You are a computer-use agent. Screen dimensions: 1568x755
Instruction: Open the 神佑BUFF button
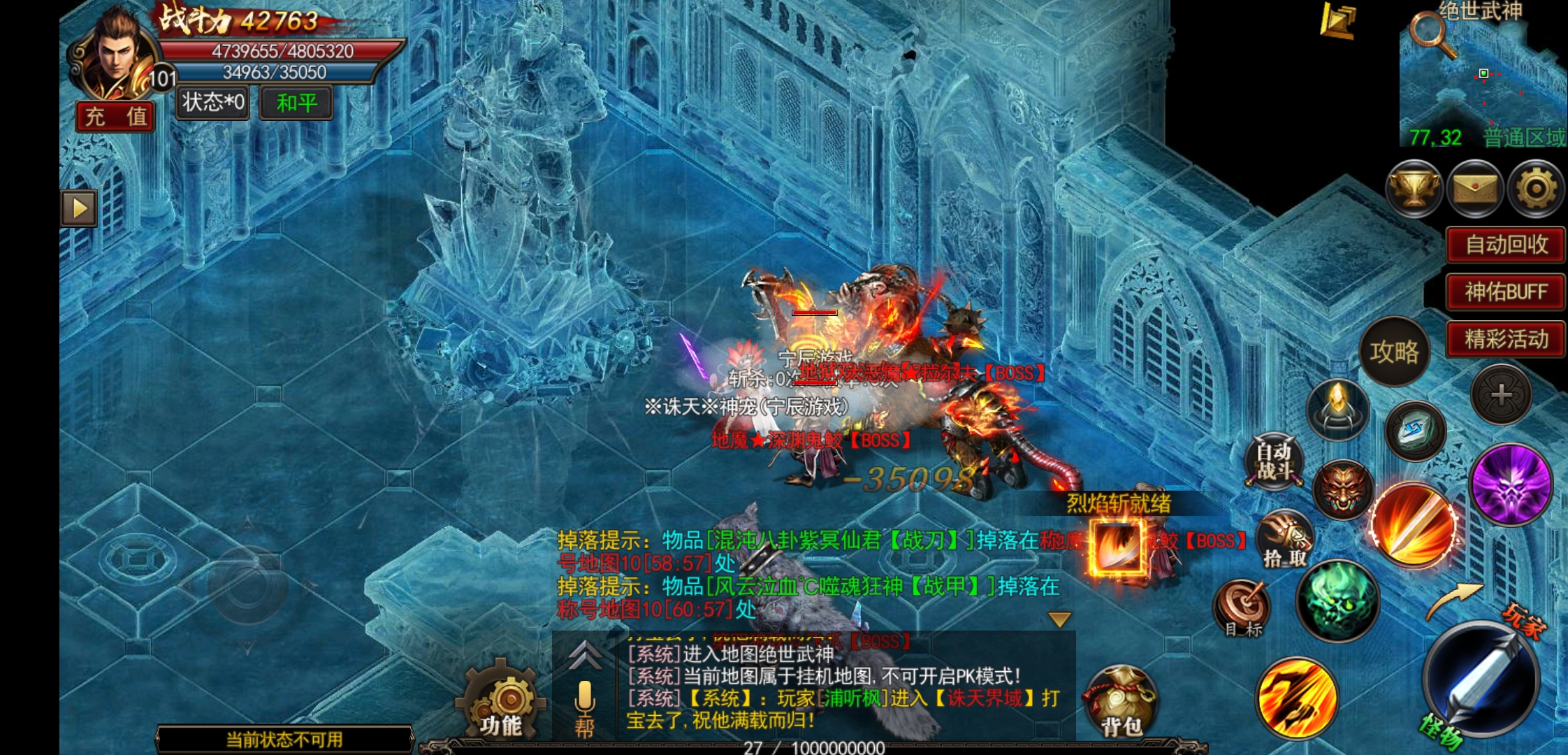click(x=1505, y=292)
